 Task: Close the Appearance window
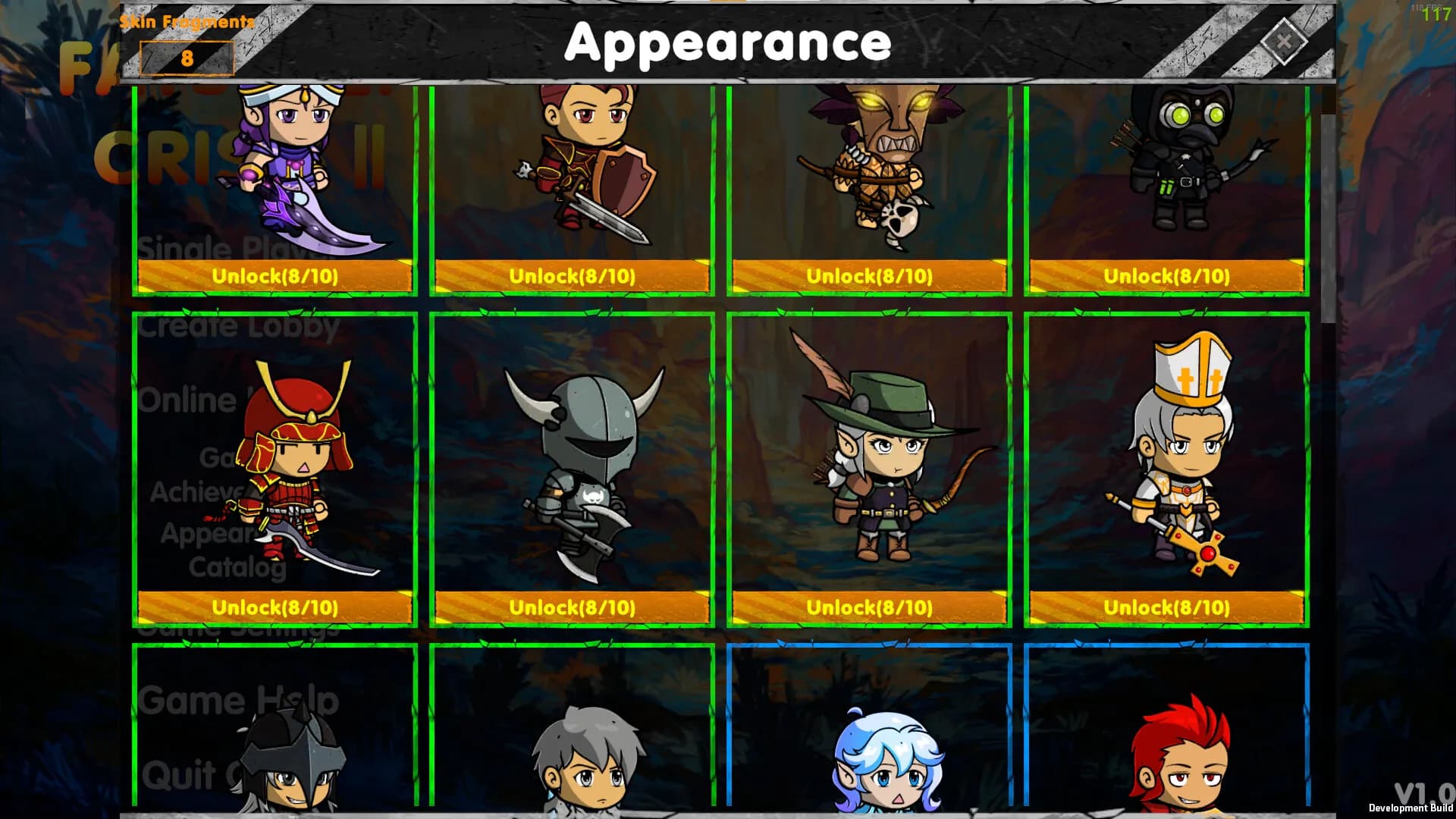pos(1283,43)
